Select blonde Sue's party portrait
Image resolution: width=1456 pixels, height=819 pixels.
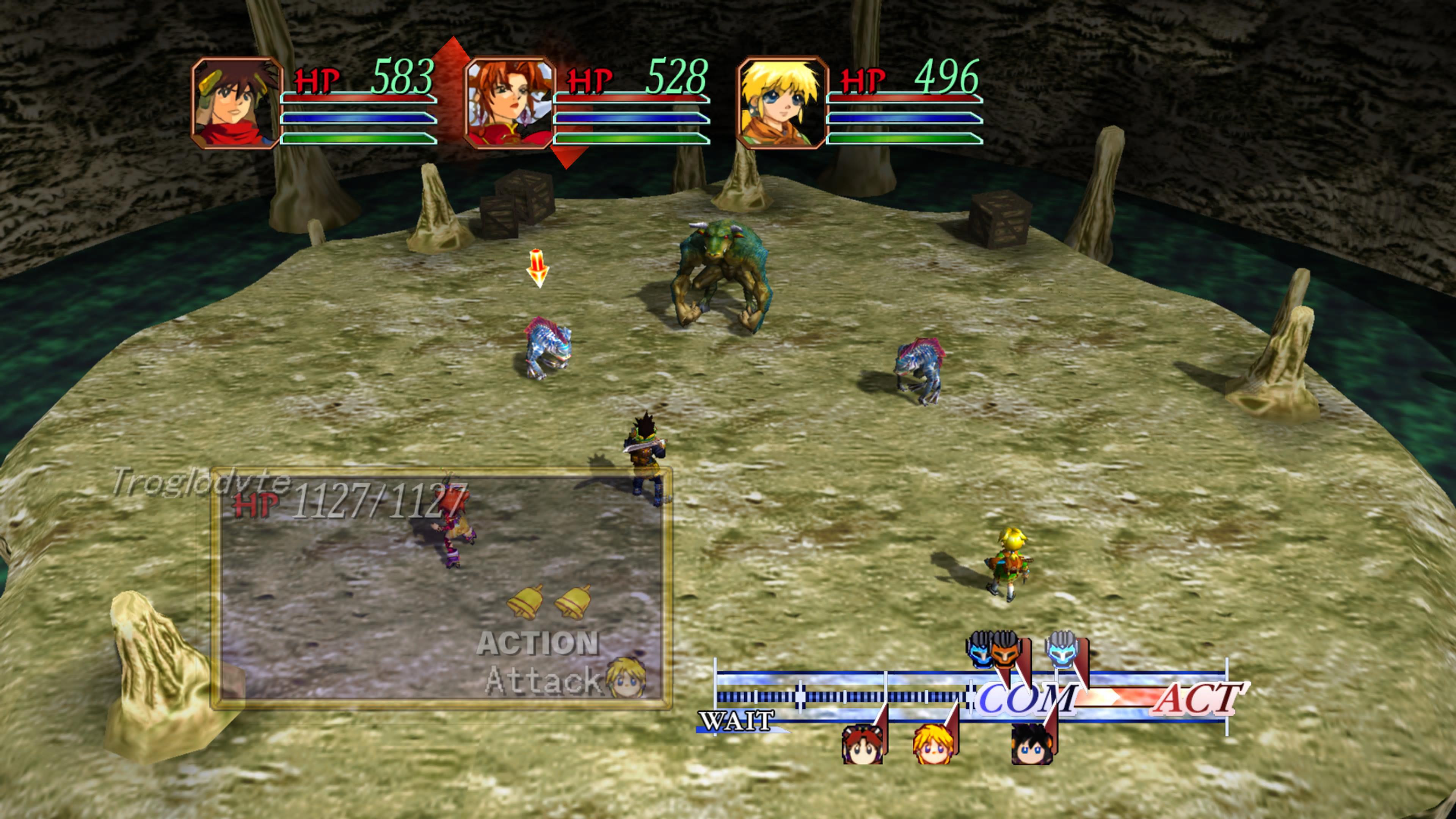click(782, 103)
